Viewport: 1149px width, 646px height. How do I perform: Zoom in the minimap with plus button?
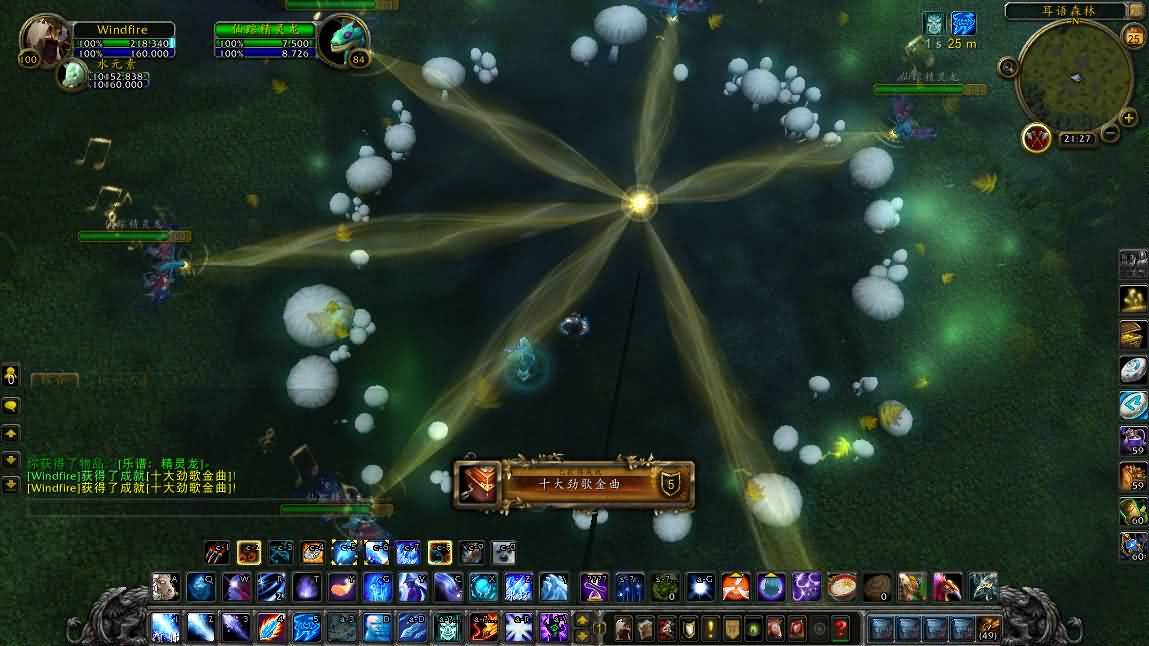coord(1129,118)
